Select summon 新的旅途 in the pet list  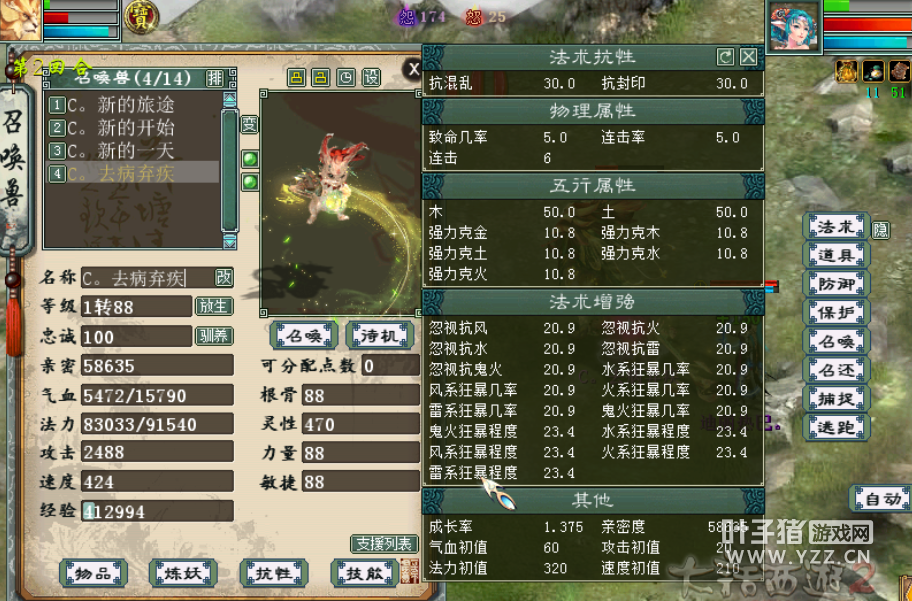[120, 105]
